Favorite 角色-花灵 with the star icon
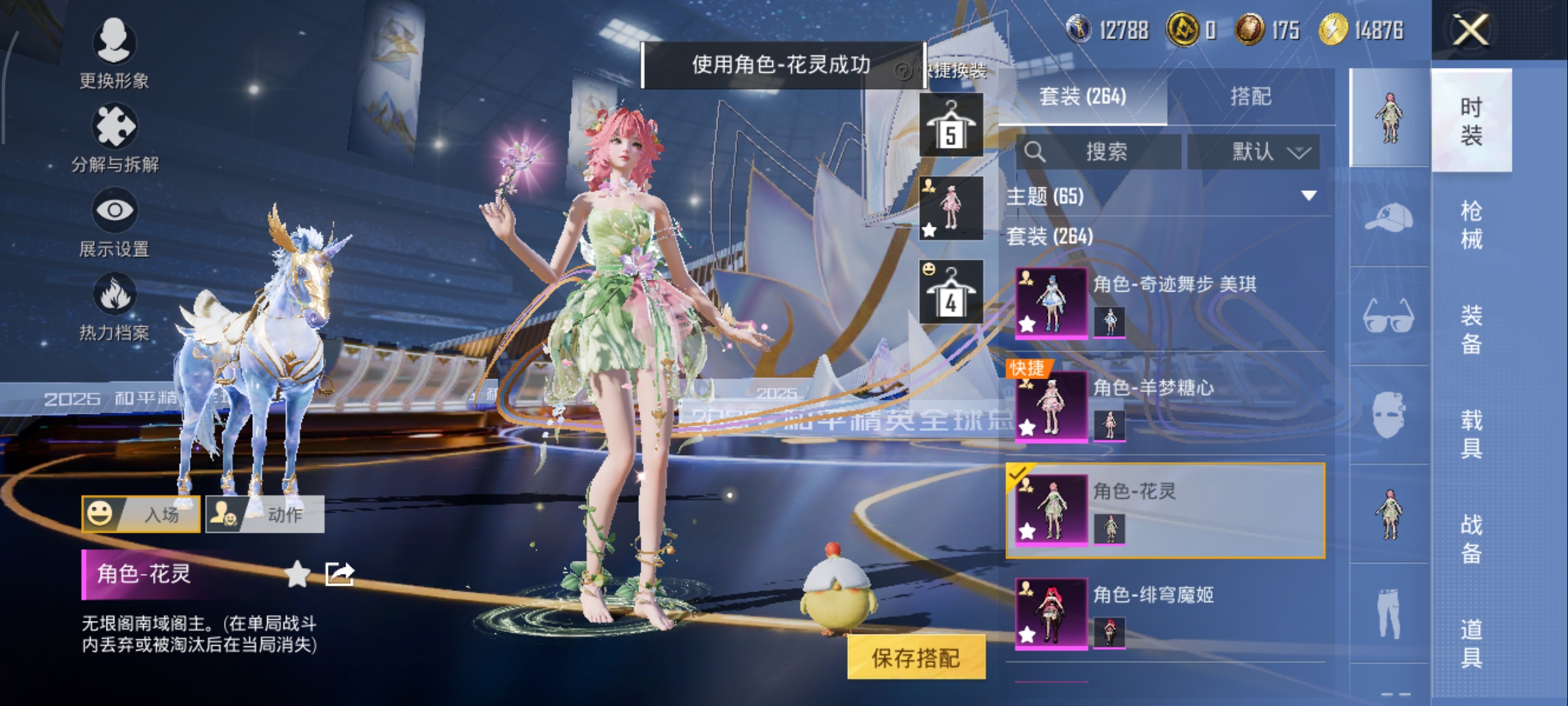1568x706 pixels. pyautogui.click(x=298, y=575)
